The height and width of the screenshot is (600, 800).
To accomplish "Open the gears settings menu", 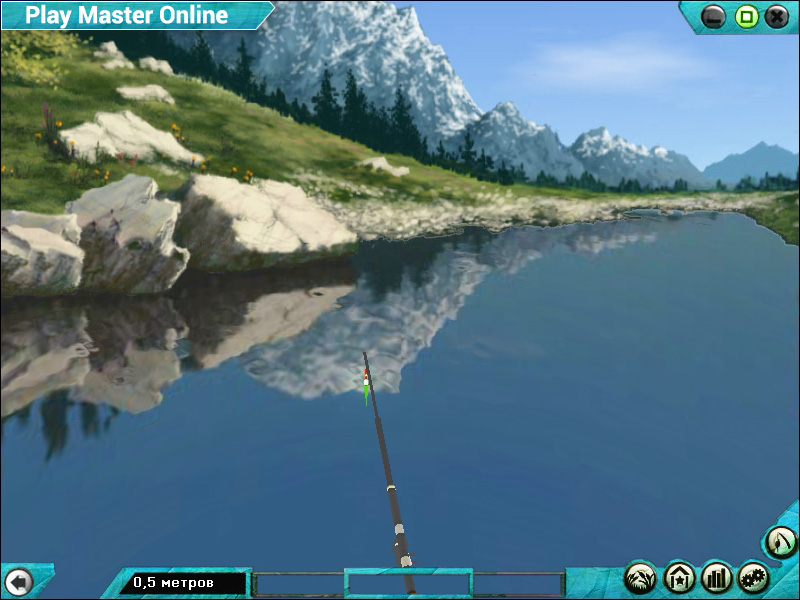I will click(x=754, y=577).
